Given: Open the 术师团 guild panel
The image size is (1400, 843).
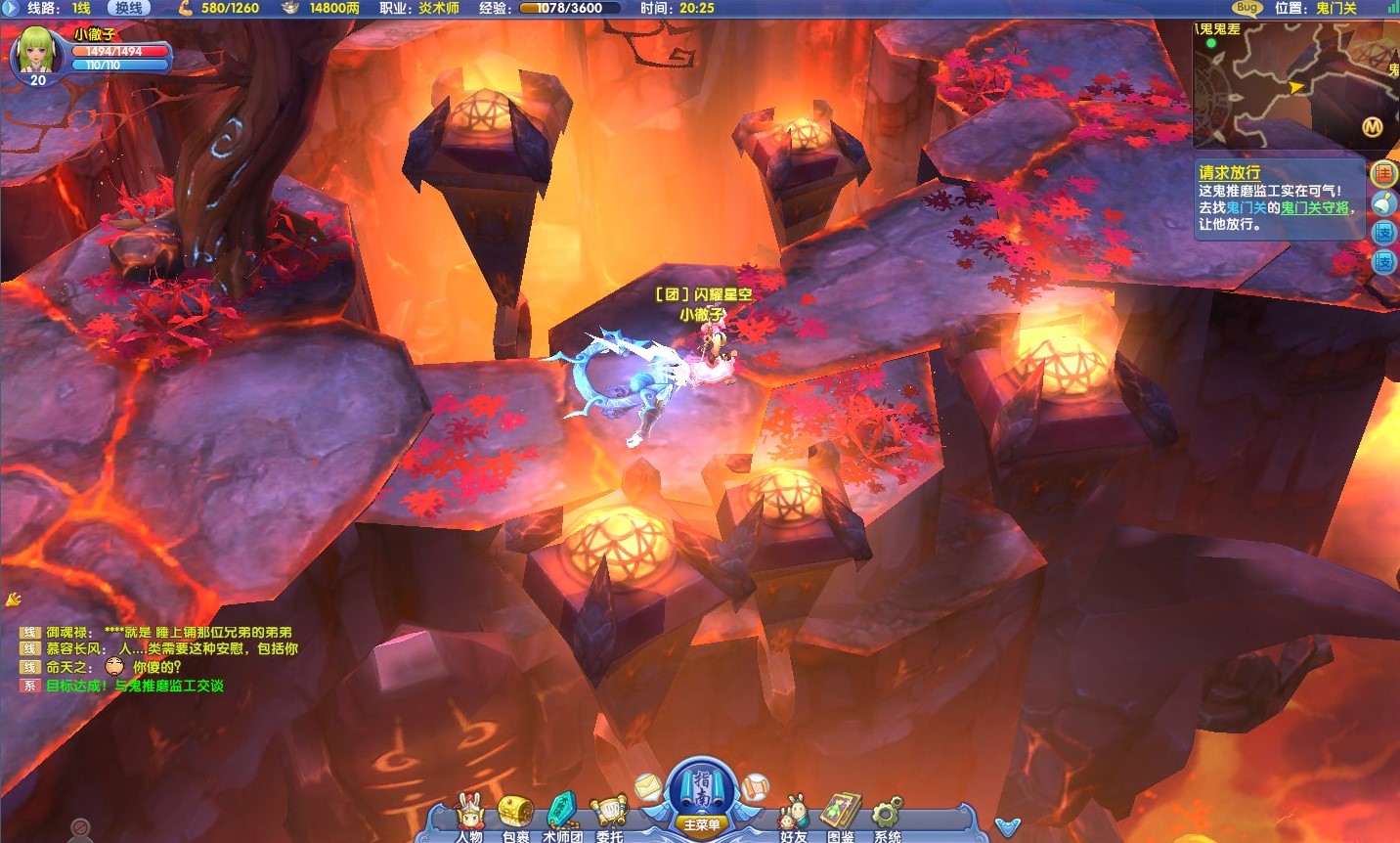Looking at the screenshot, I should pyautogui.click(x=563, y=818).
